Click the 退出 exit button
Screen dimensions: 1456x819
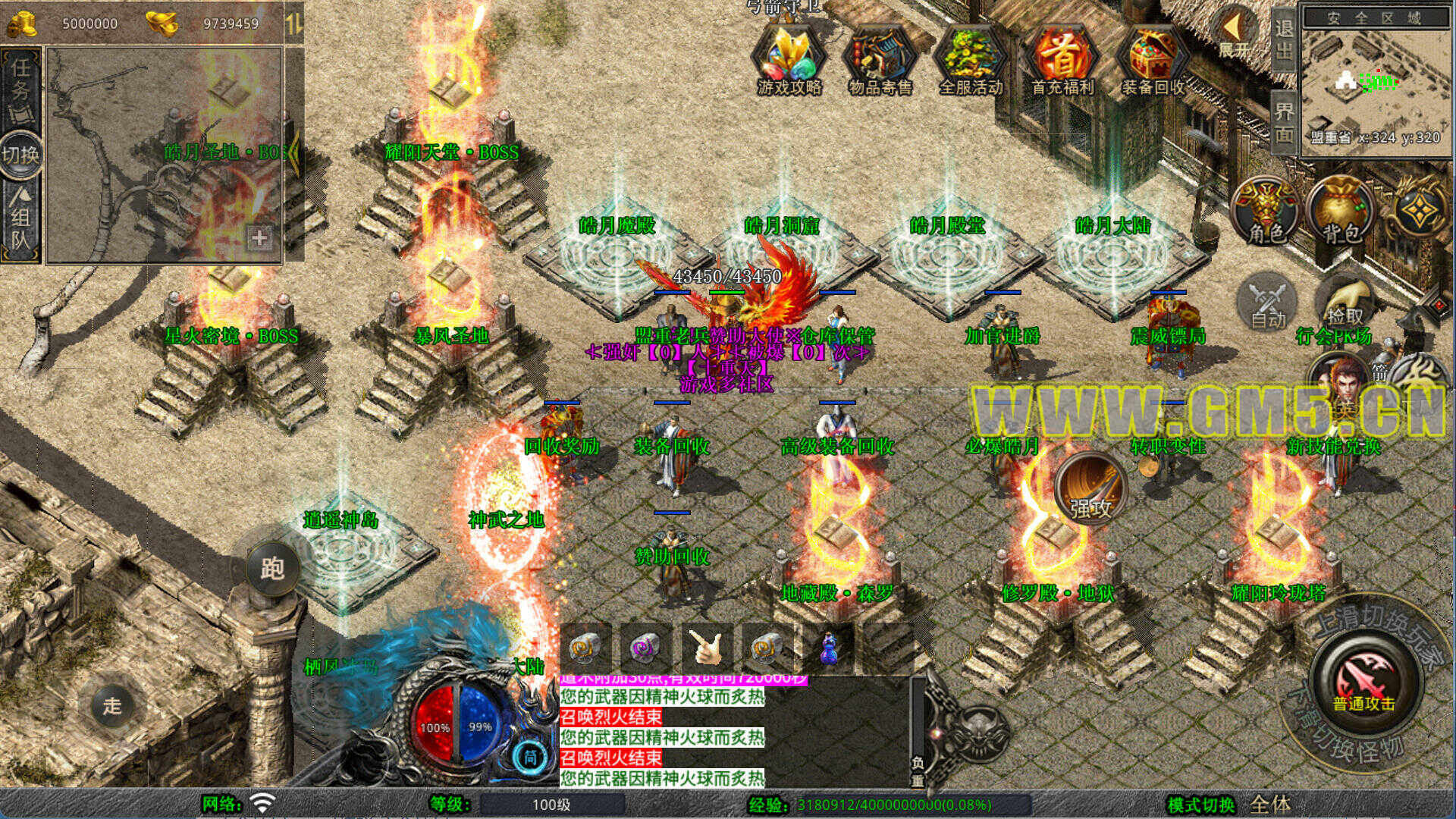click(1283, 39)
